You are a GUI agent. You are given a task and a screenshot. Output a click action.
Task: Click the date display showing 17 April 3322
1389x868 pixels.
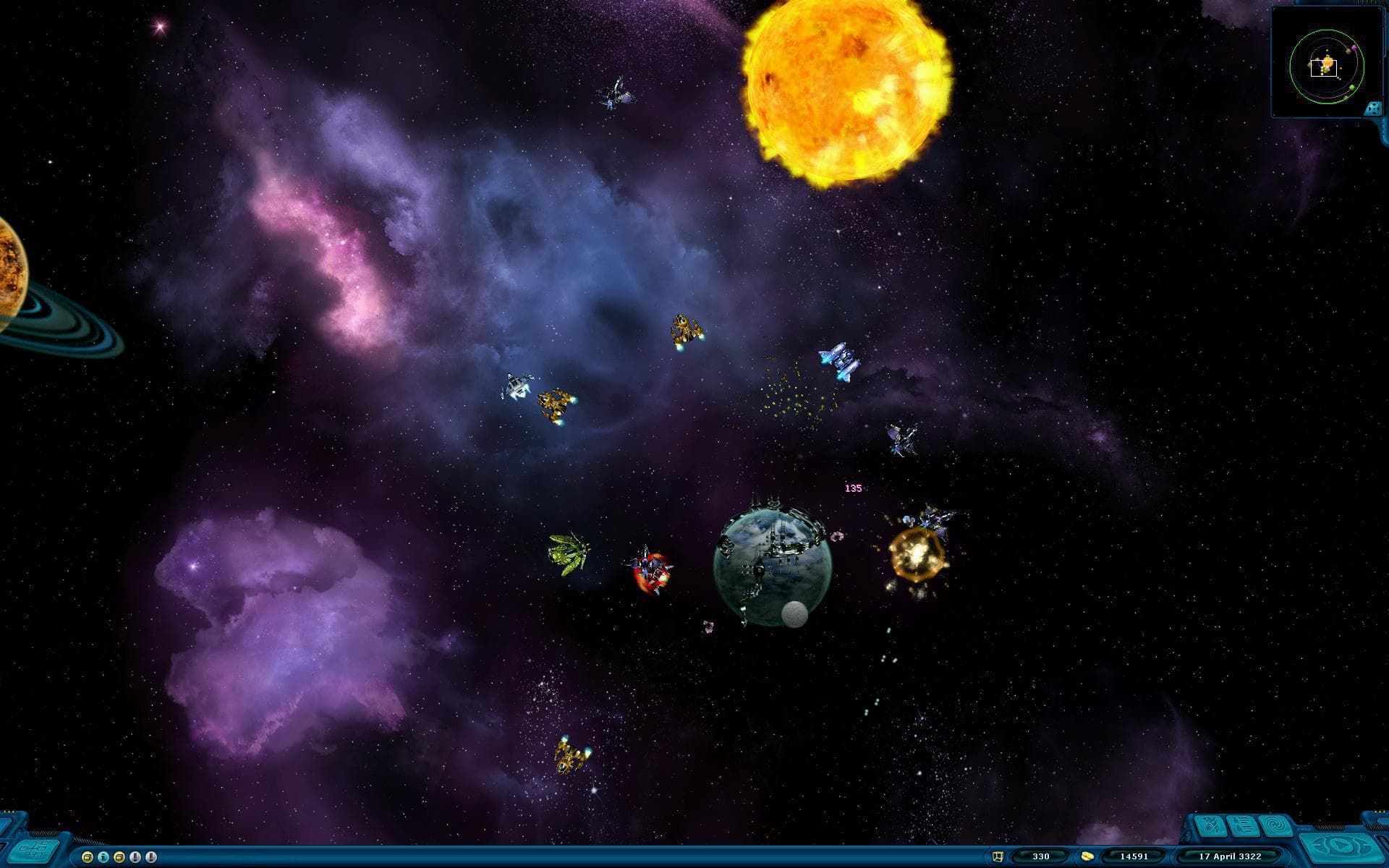pyautogui.click(x=1230, y=856)
